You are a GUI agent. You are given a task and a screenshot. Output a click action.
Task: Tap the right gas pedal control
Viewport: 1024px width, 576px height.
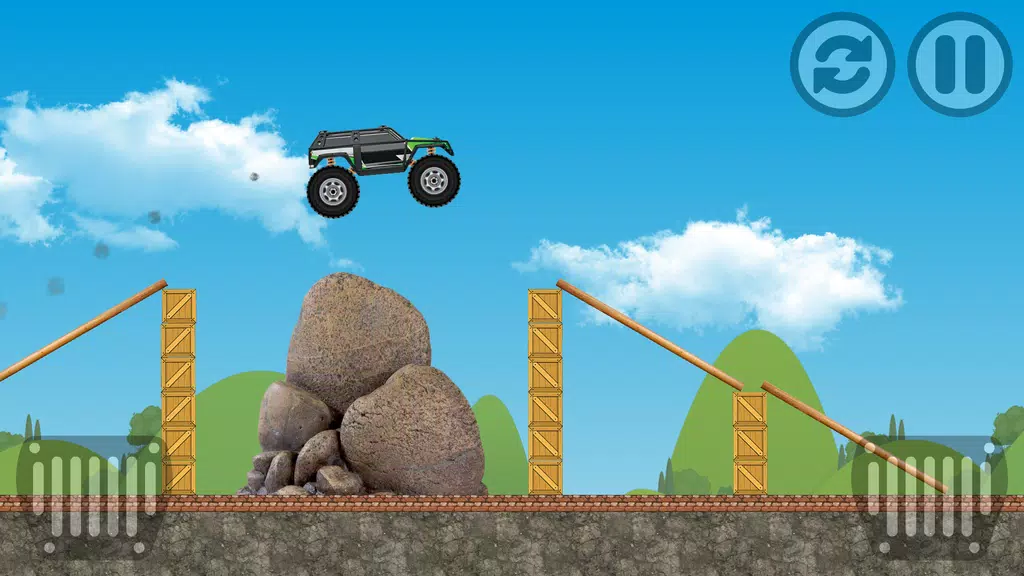click(x=930, y=492)
